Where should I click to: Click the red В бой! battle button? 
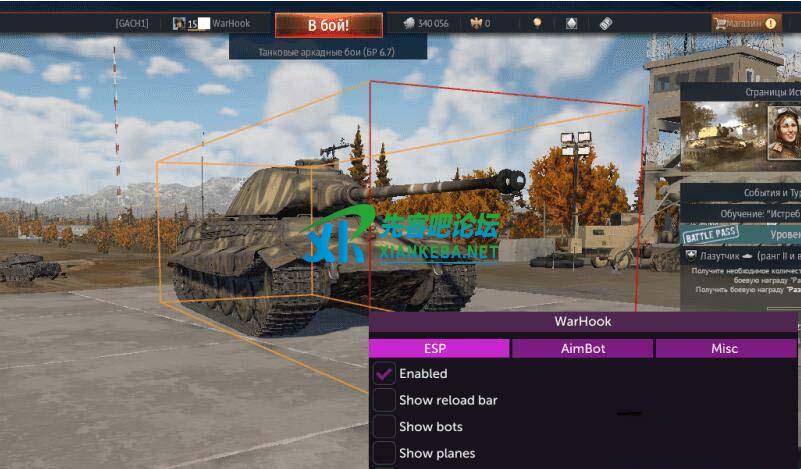click(x=328, y=24)
